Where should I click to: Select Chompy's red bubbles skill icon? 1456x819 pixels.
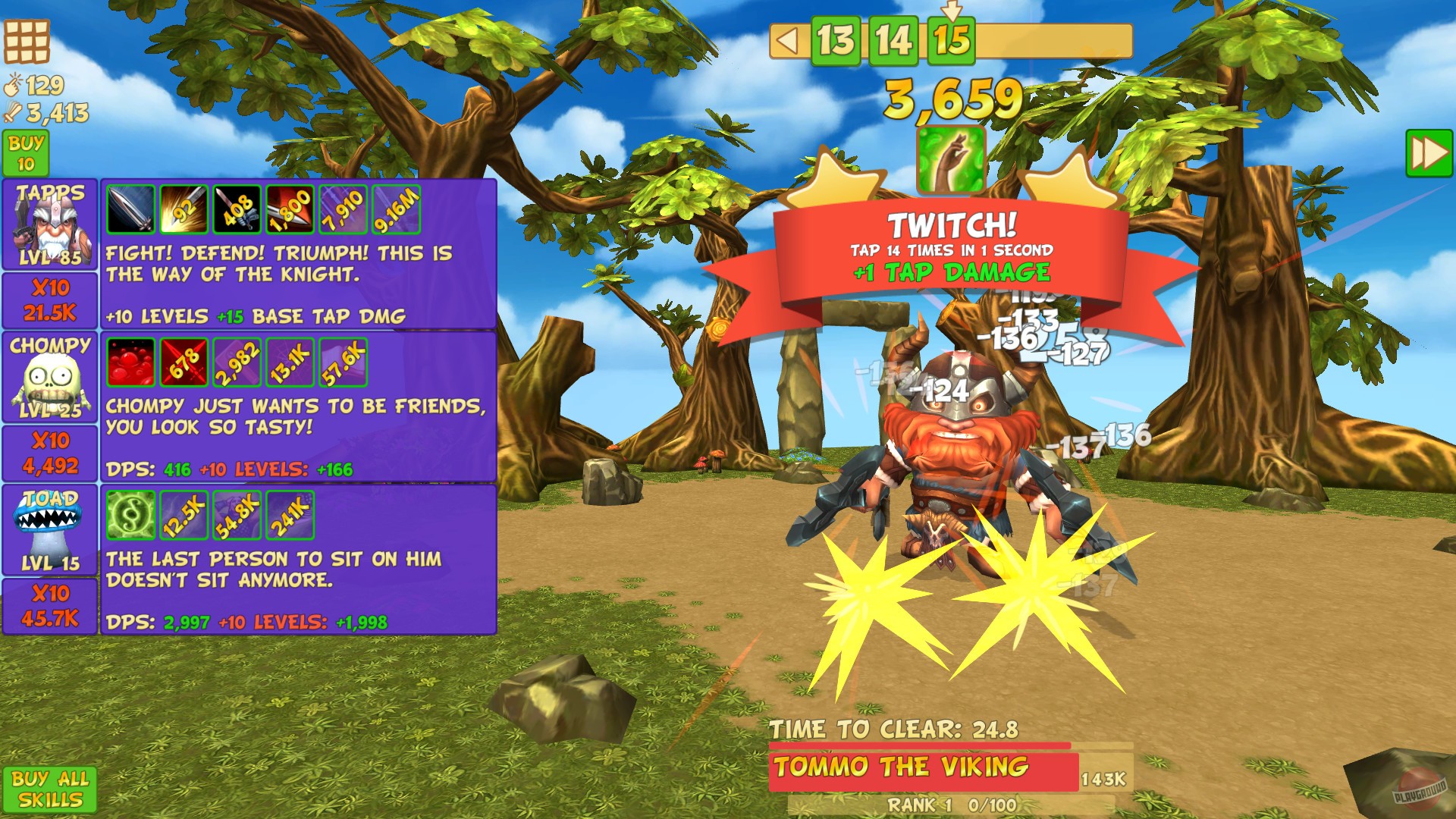[131, 362]
